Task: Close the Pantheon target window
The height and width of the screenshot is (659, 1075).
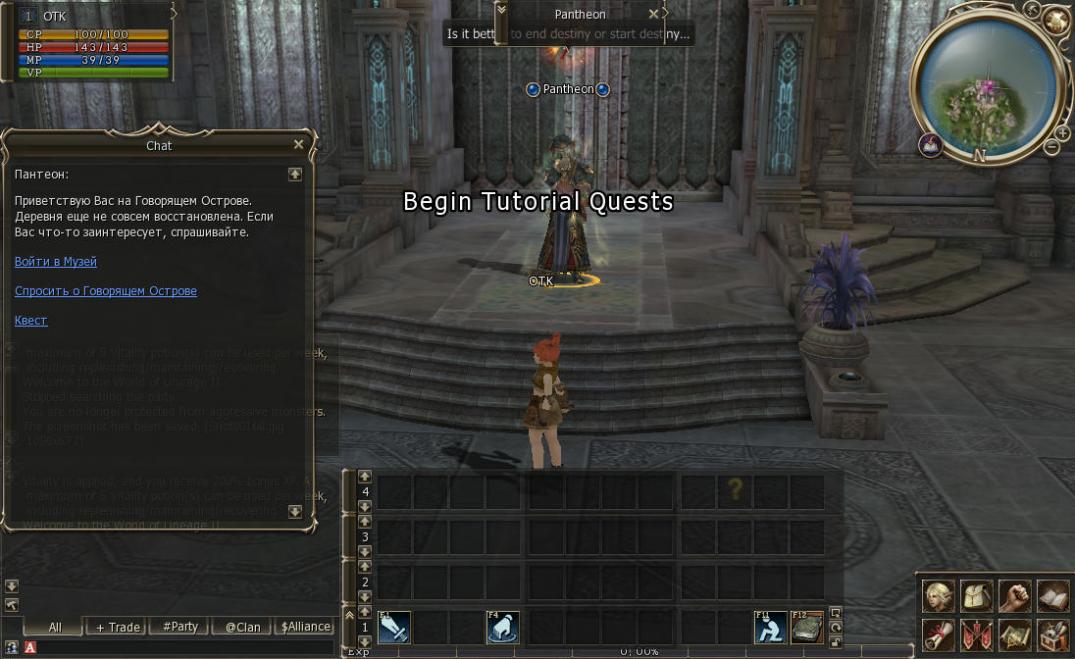Action: (654, 14)
